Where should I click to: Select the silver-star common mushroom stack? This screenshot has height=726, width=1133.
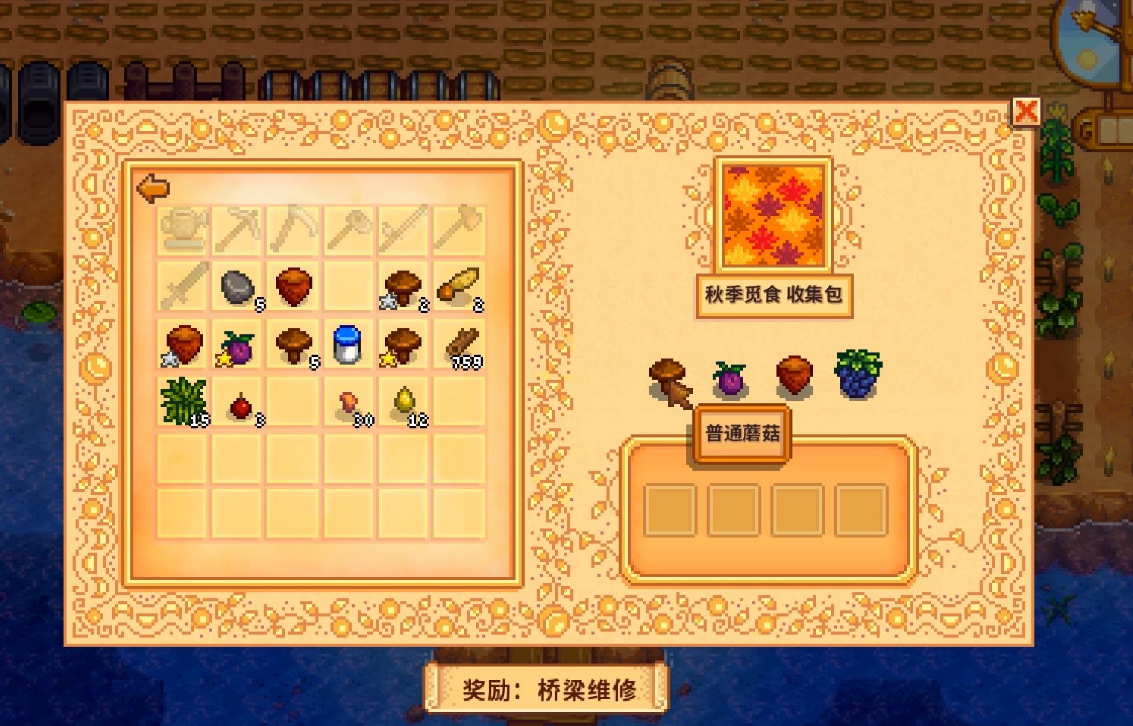(404, 287)
